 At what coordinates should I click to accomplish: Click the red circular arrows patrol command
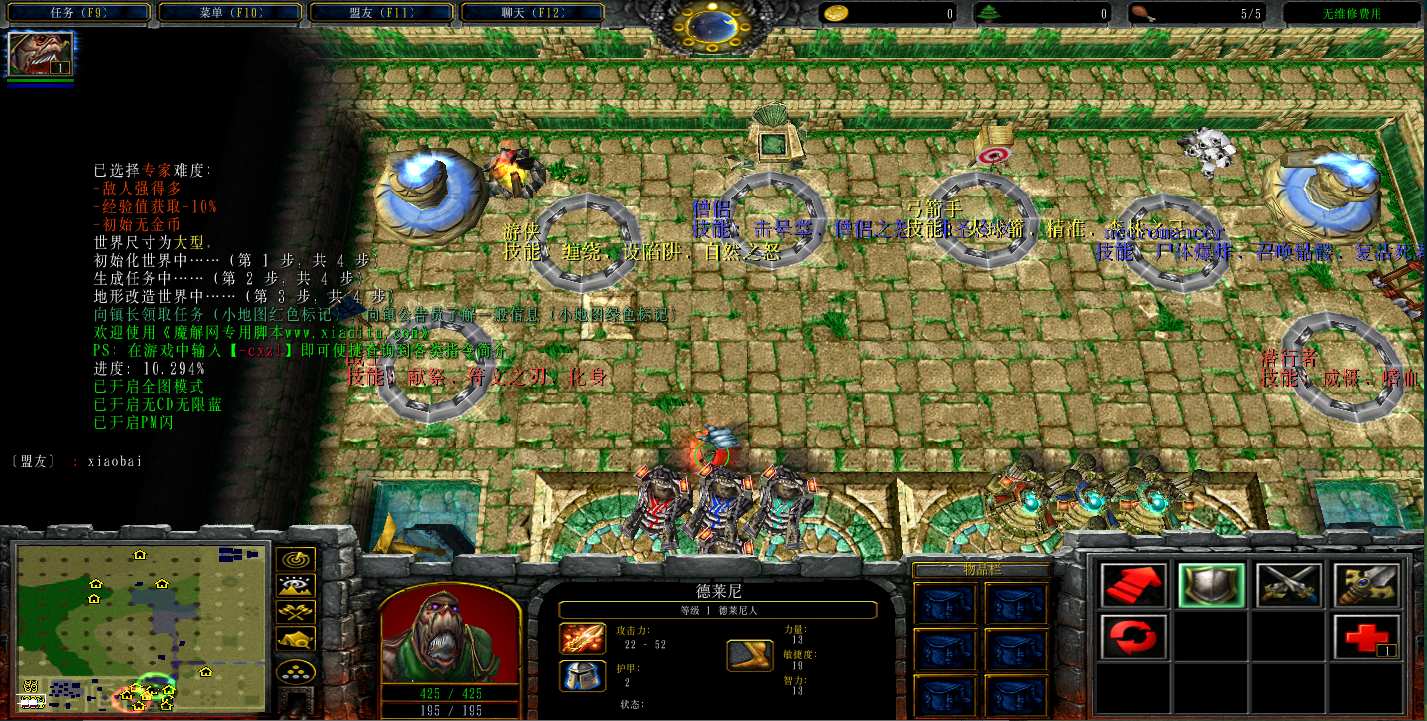coord(1133,637)
